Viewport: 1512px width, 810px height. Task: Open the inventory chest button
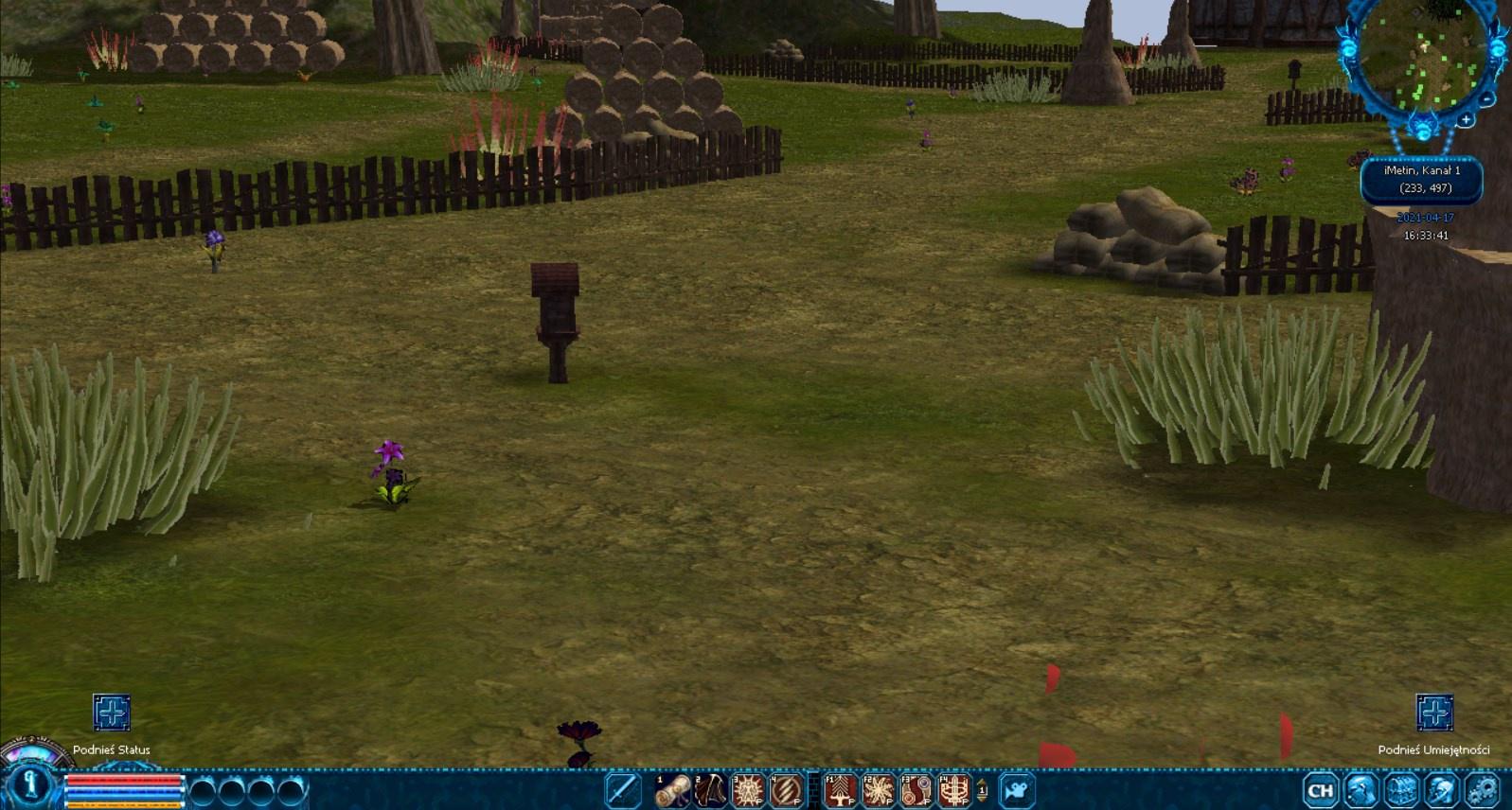[1401, 790]
